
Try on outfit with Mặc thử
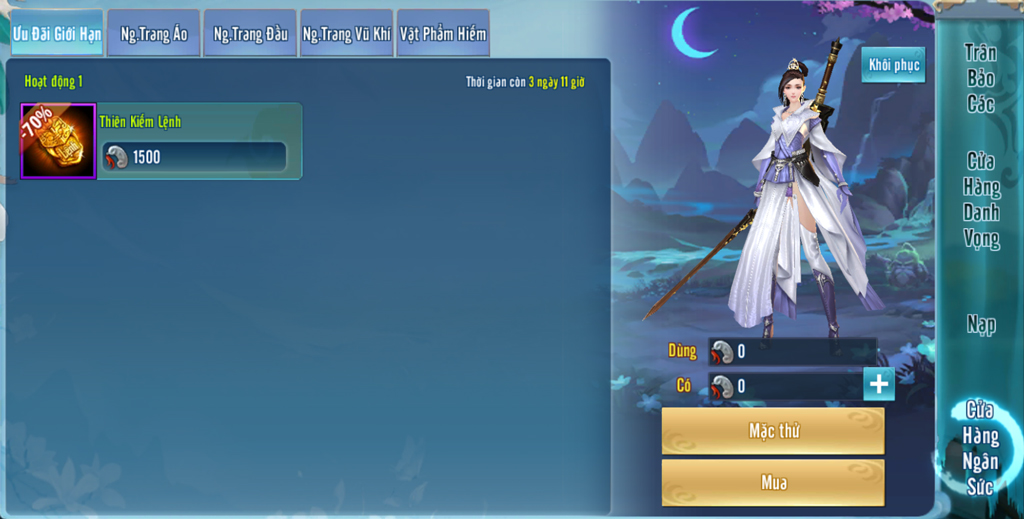pos(773,431)
